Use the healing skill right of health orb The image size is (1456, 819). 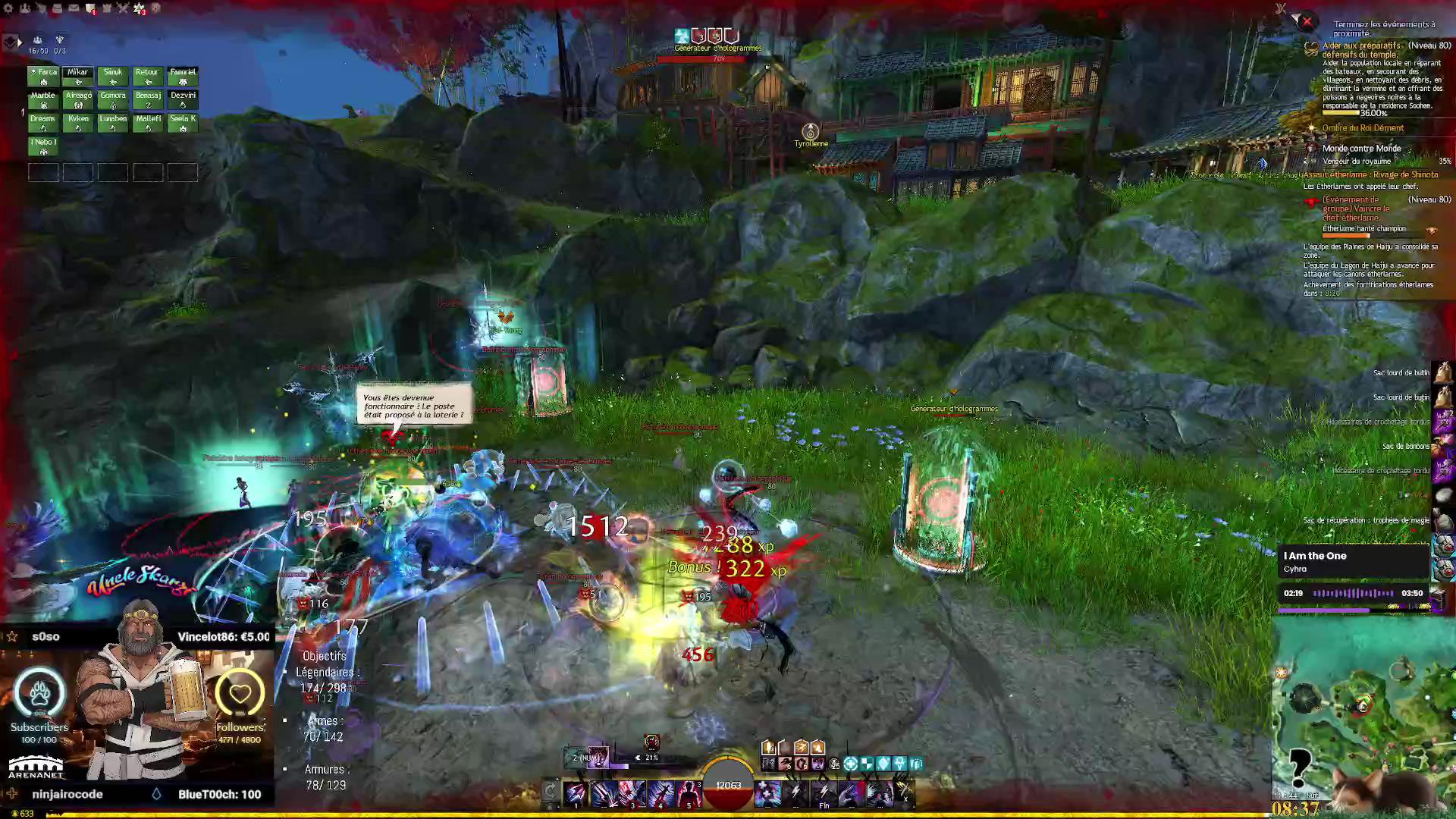tap(767, 794)
